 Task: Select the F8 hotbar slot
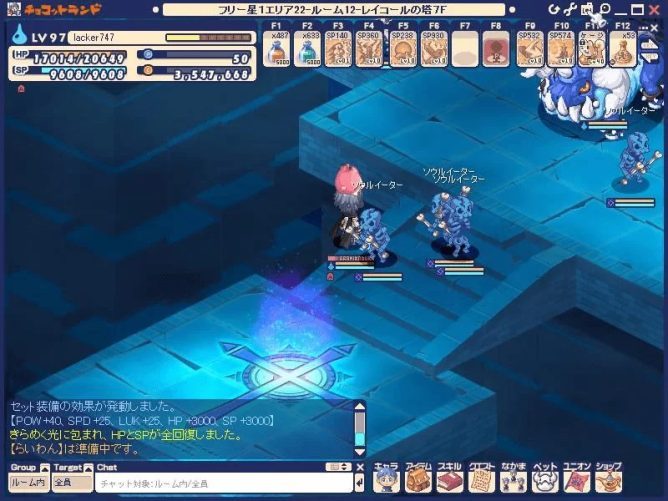click(495, 48)
